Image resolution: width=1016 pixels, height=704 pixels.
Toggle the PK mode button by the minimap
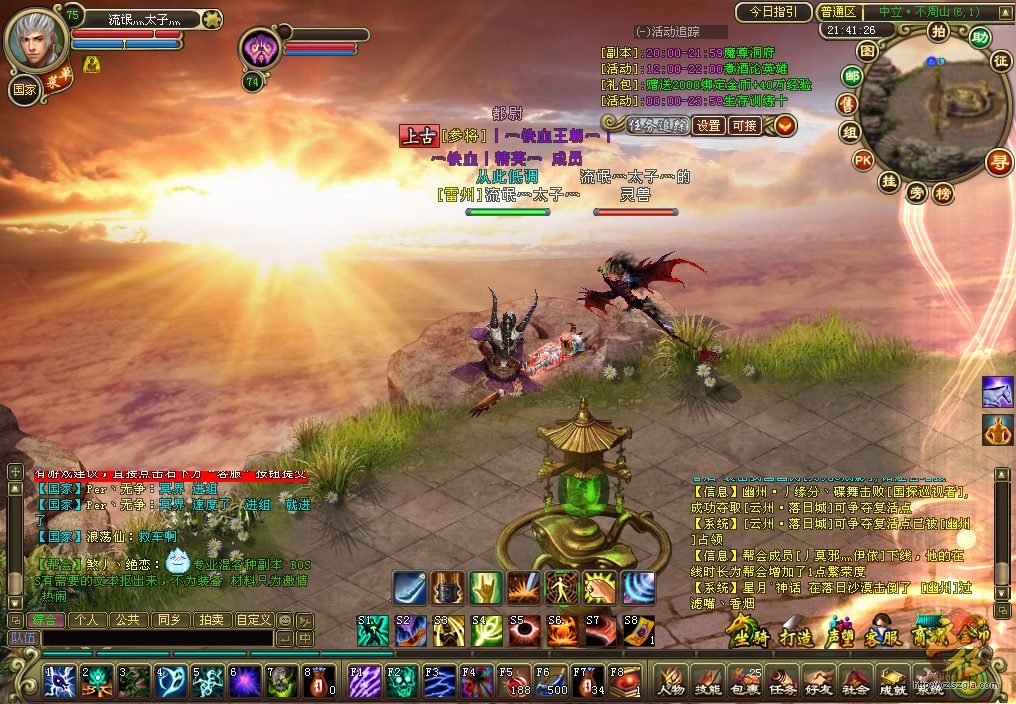tap(863, 159)
